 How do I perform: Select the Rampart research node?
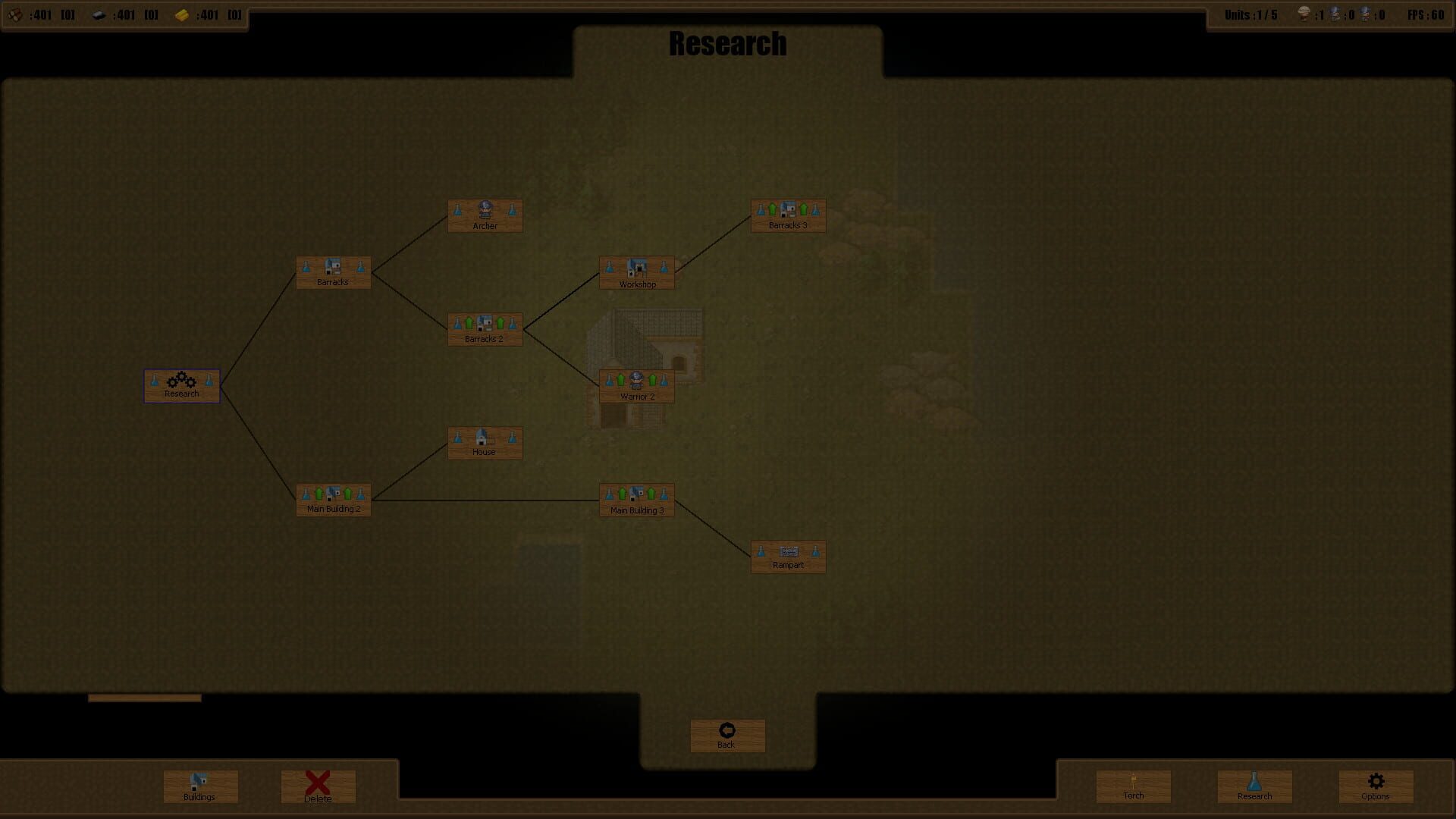click(x=788, y=556)
